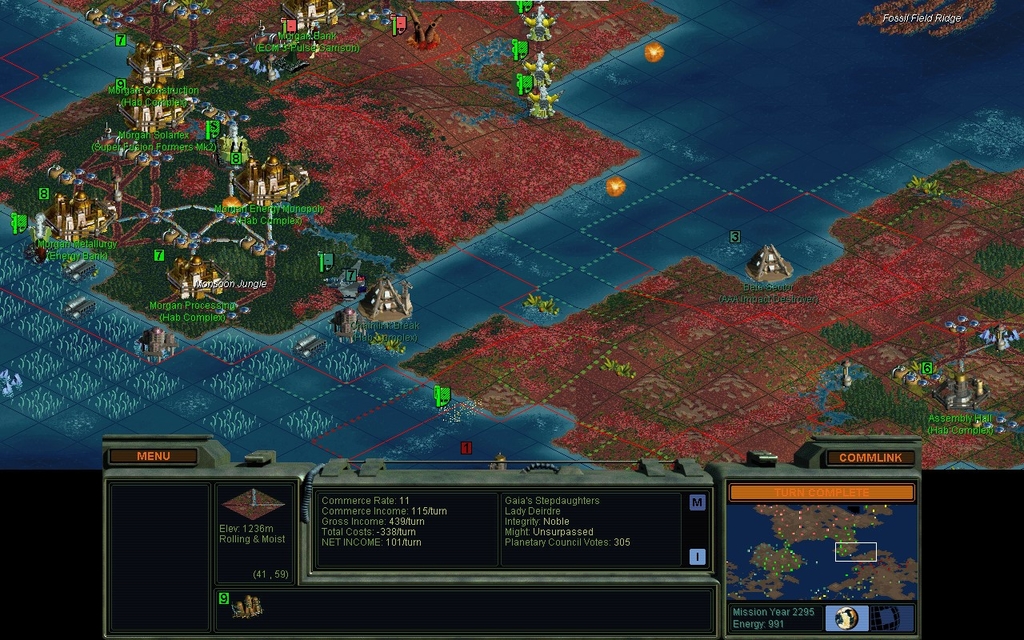Select the I info panel button
This screenshot has height=640, width=1024.
(697, 557)
